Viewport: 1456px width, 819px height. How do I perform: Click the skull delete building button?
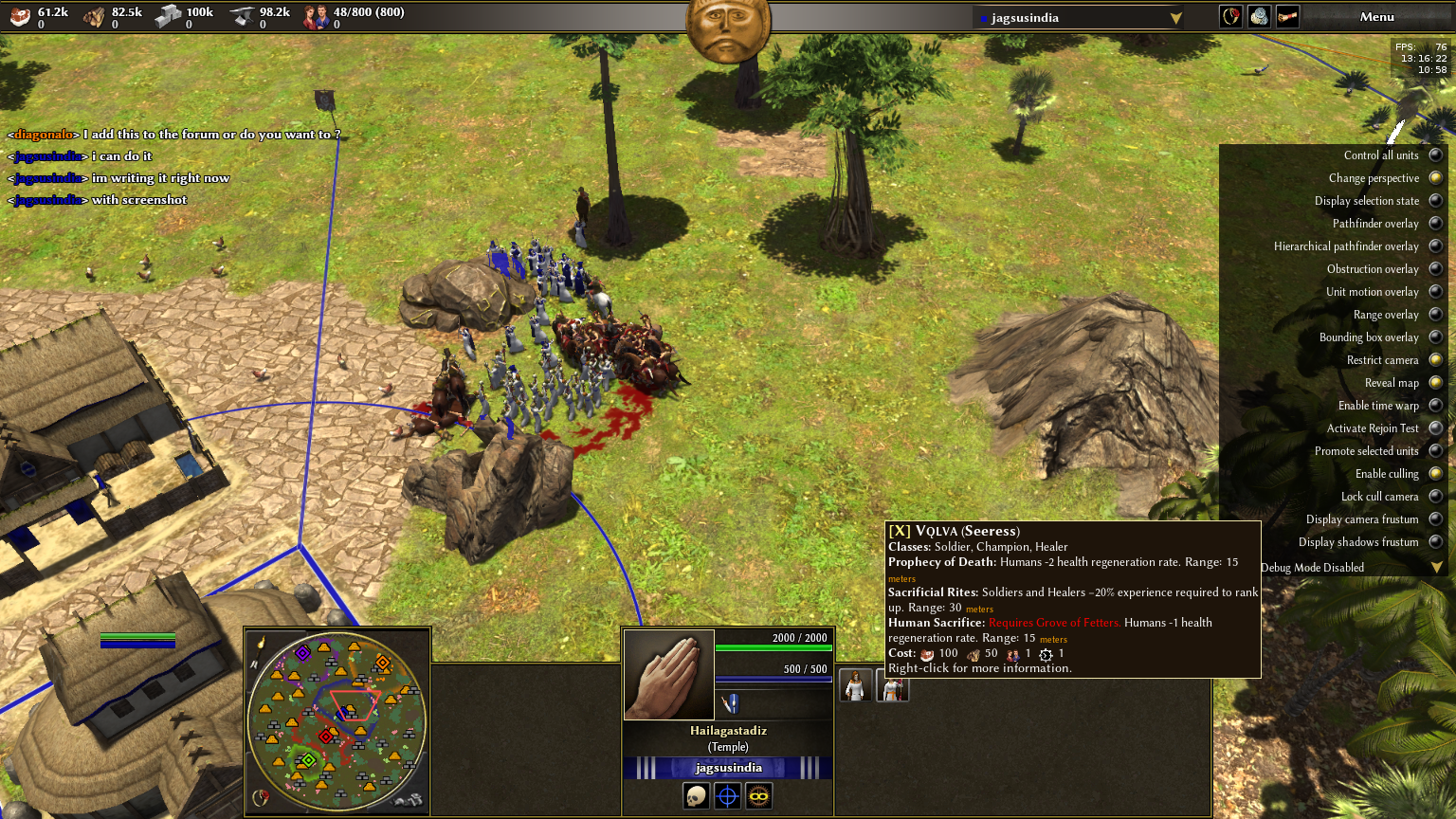[x=696, y=796]
